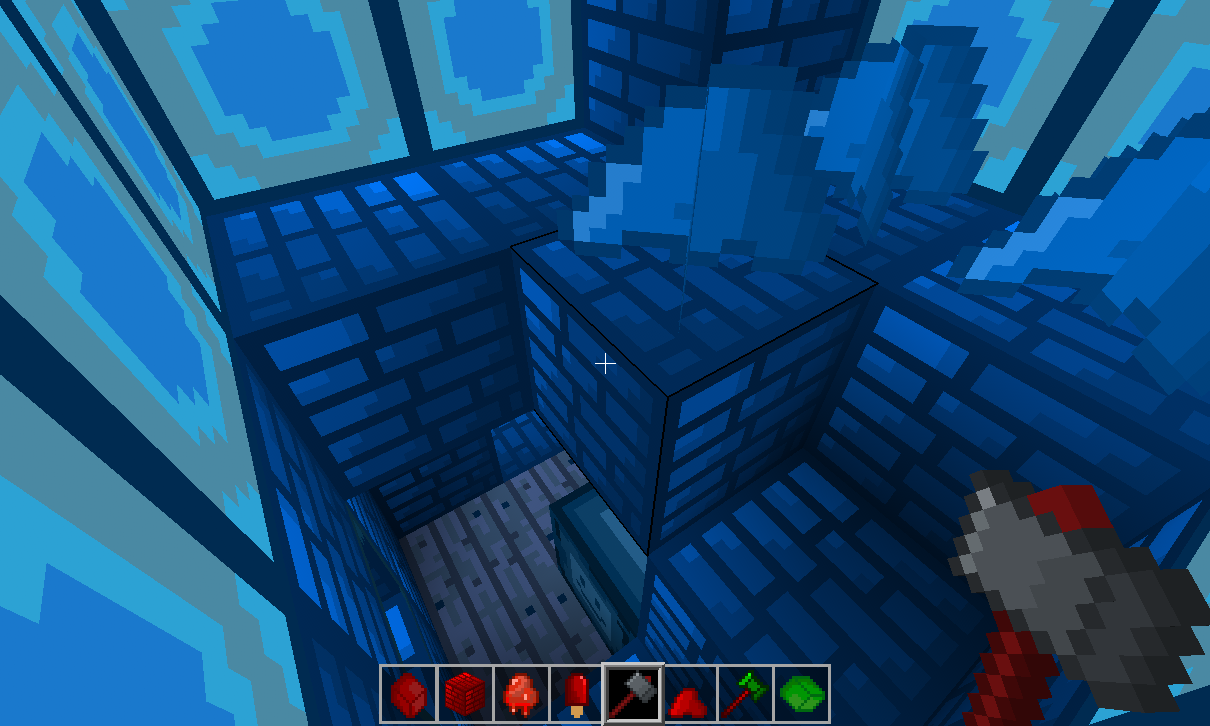Select the red gem hotbar slot

(x=408, y=692)
